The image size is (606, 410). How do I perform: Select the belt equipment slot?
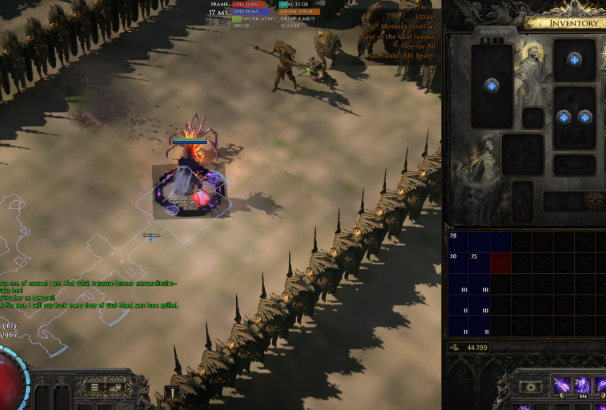tap(575, 165)
